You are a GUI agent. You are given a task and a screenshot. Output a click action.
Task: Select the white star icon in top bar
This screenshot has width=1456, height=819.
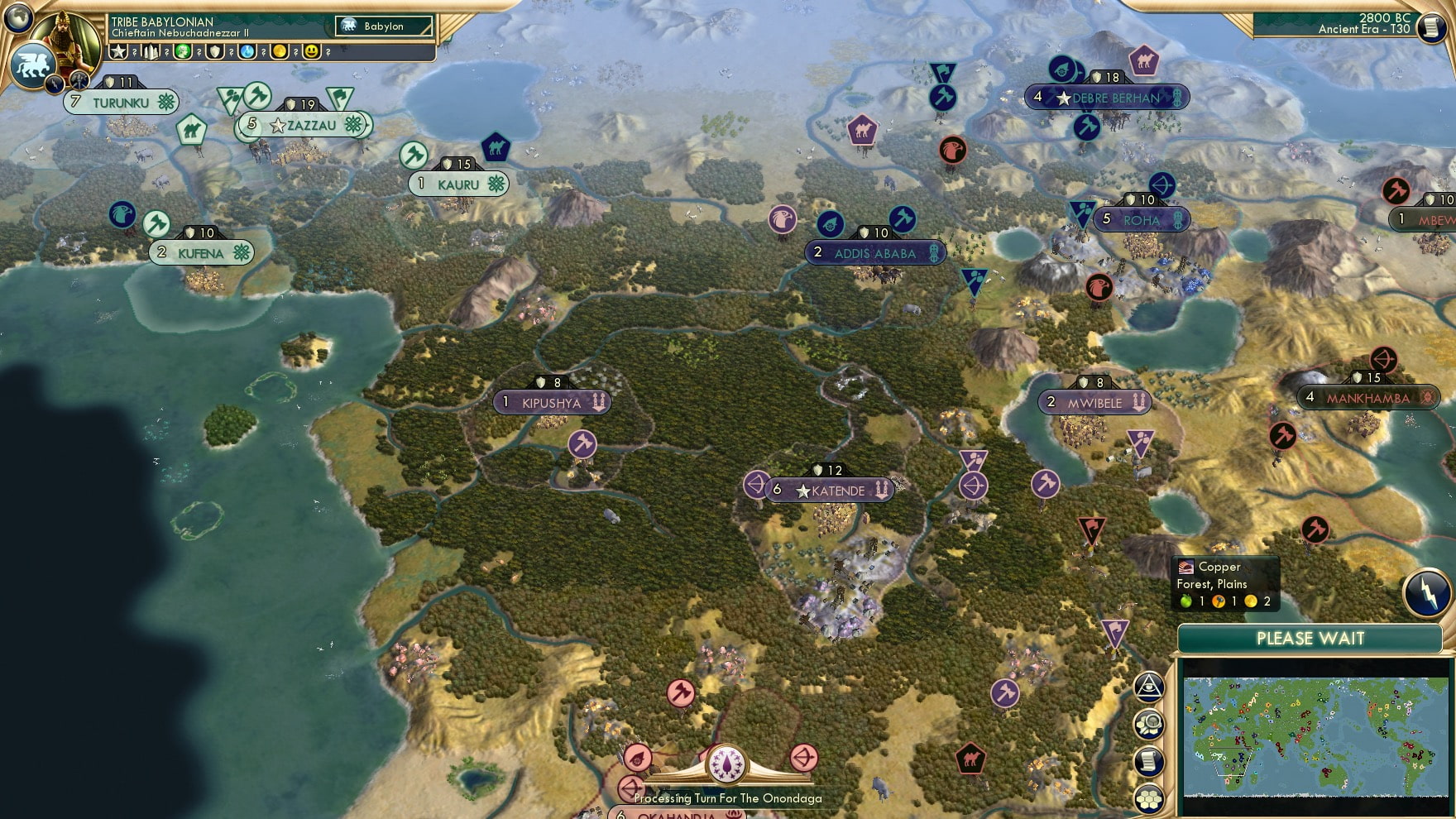[119, 52]
